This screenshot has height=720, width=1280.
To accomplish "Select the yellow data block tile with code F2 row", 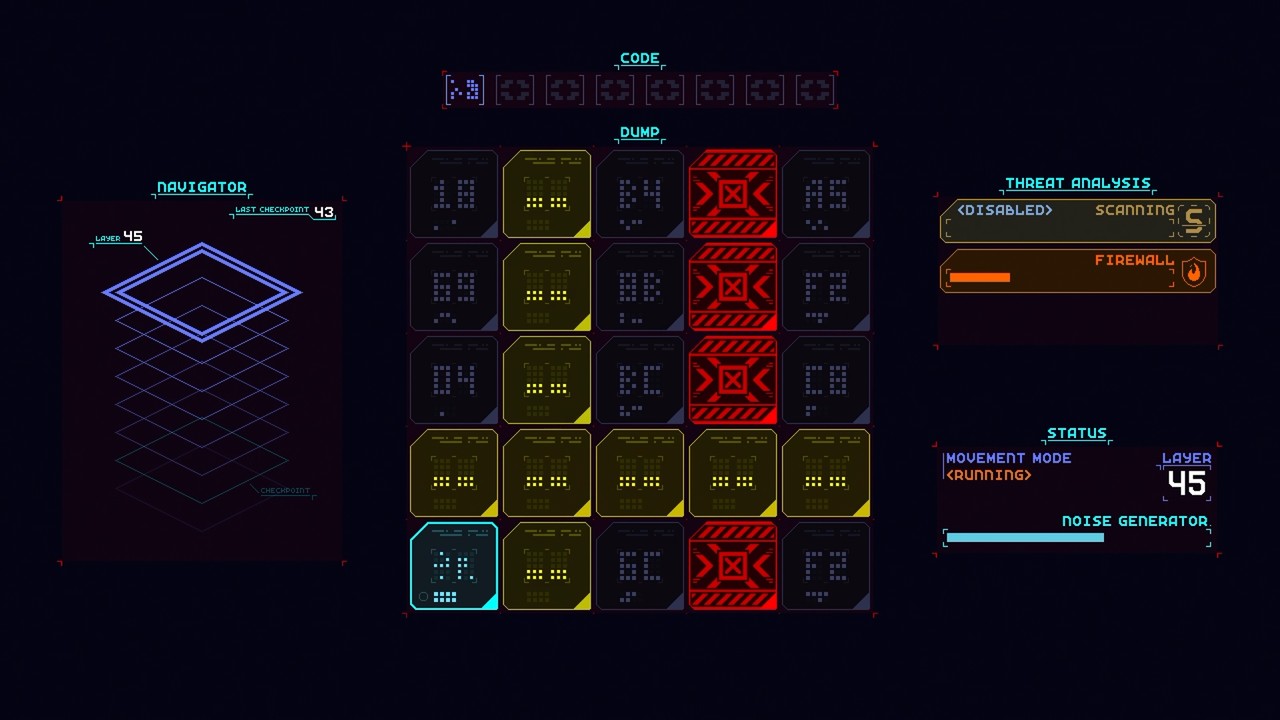I will 546,287.
